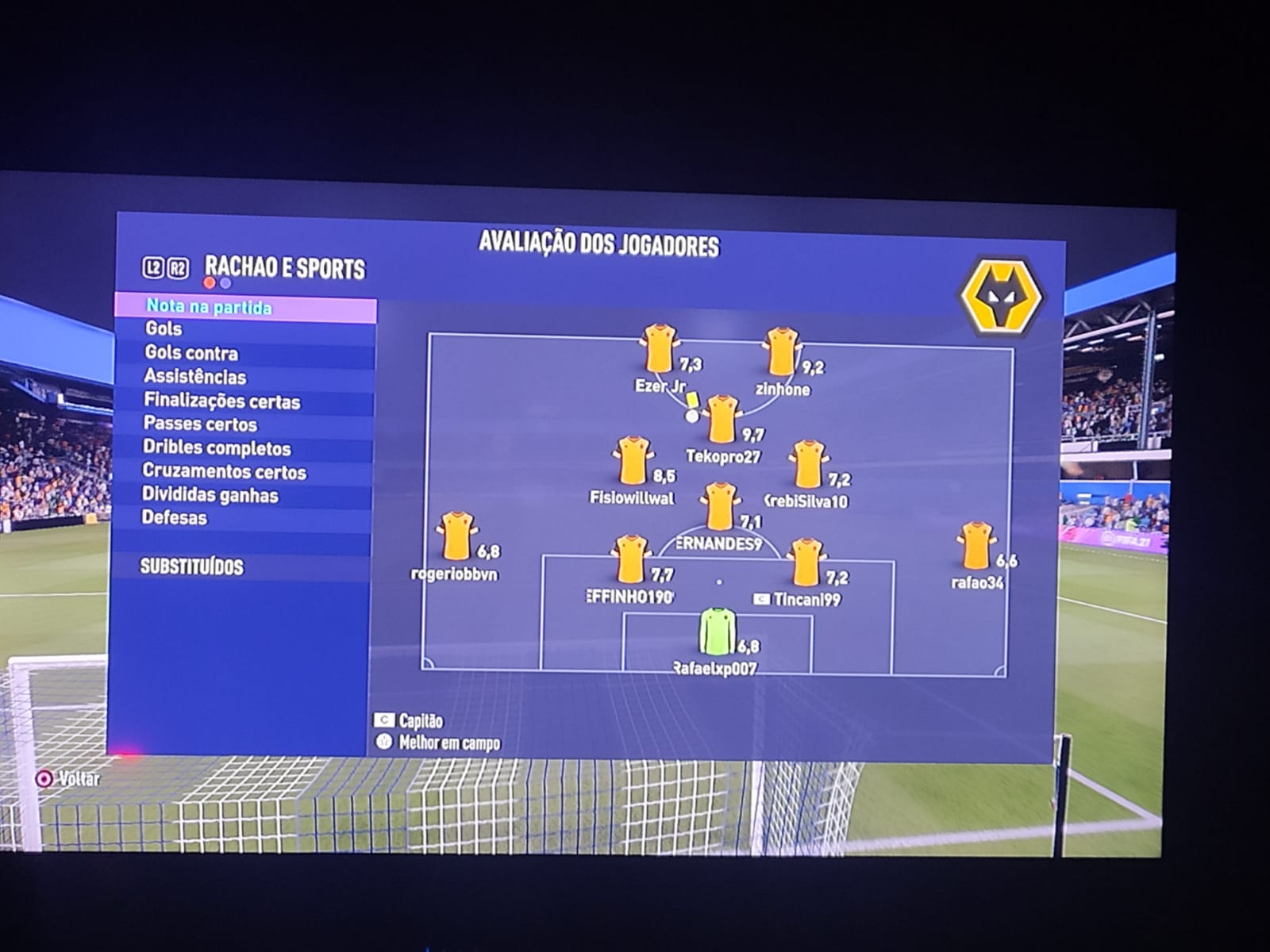Select Finalizações certas in the list
Screen dimensions: 1270x952
[221, 401]
